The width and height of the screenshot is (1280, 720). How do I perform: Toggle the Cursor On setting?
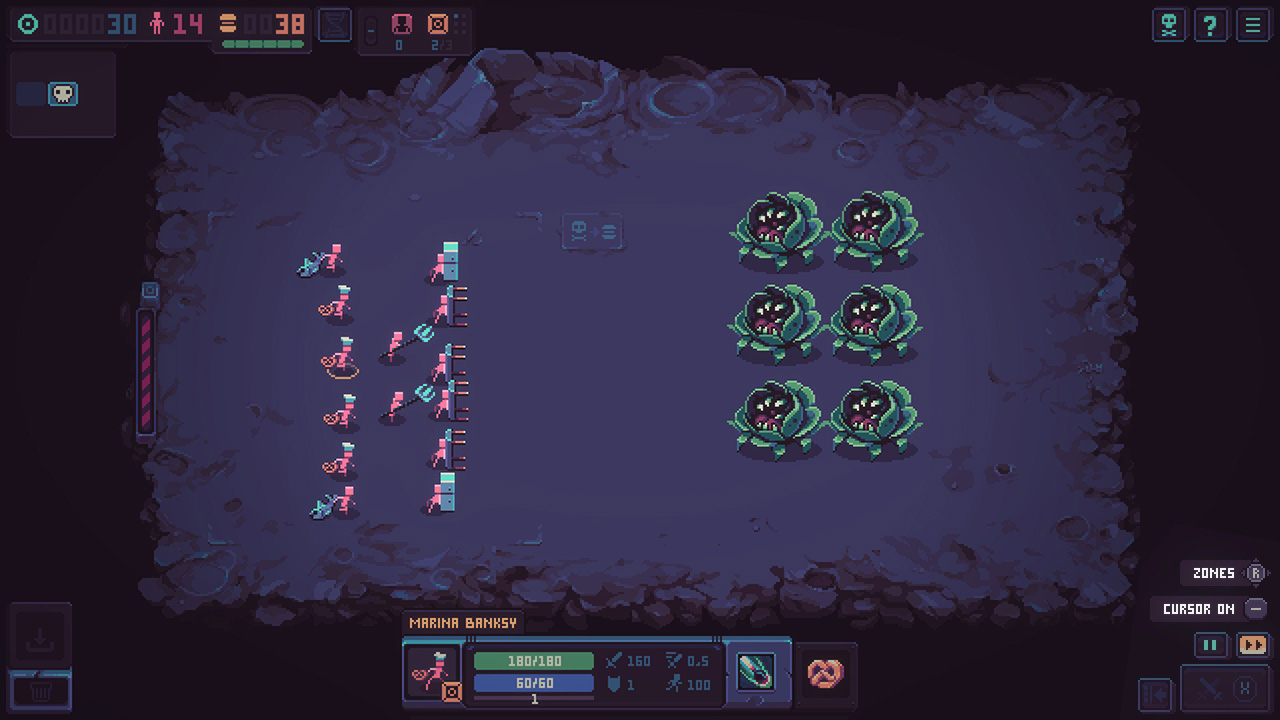(x=1256, y=609)
